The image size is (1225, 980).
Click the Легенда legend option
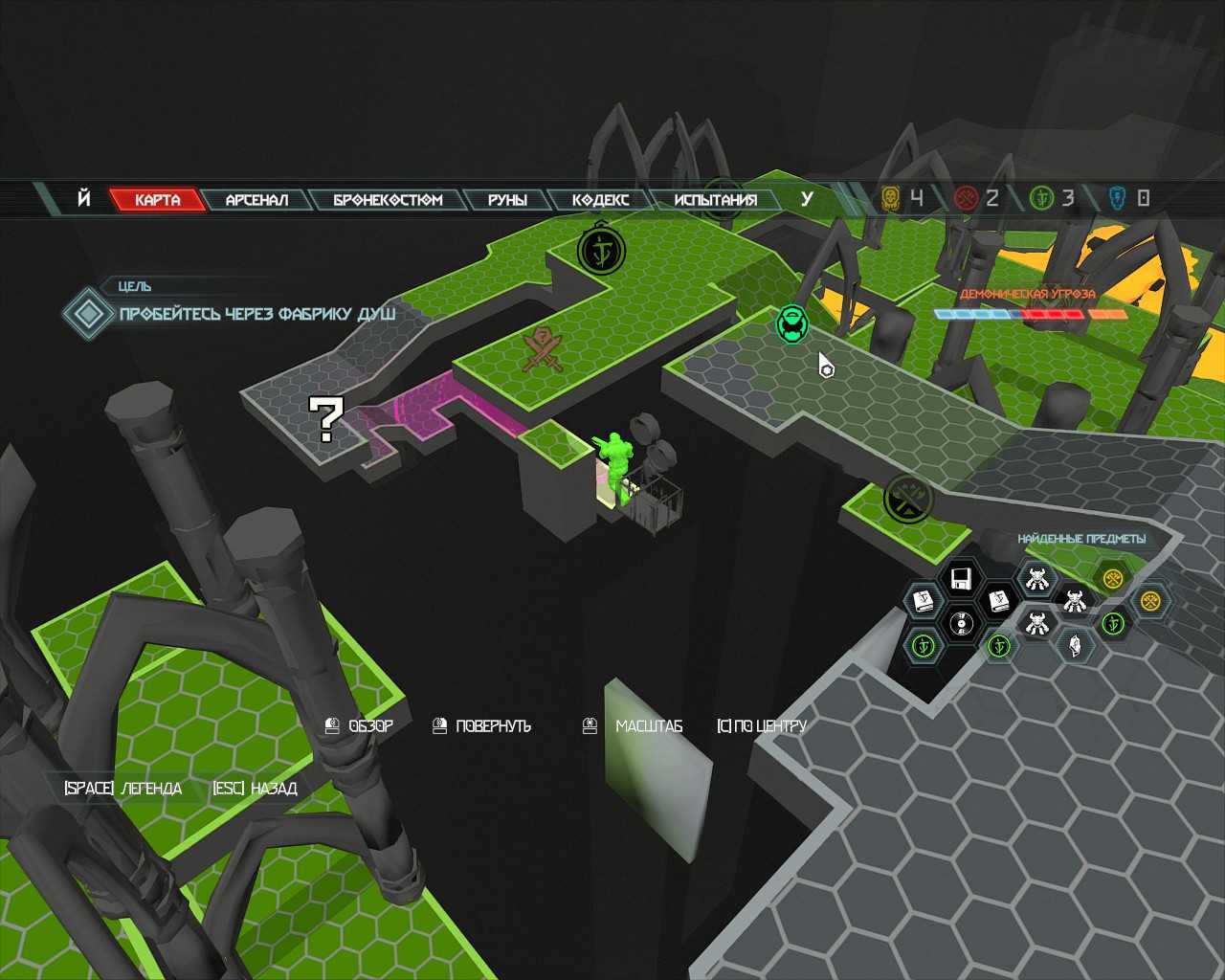[x=122, y=789]
